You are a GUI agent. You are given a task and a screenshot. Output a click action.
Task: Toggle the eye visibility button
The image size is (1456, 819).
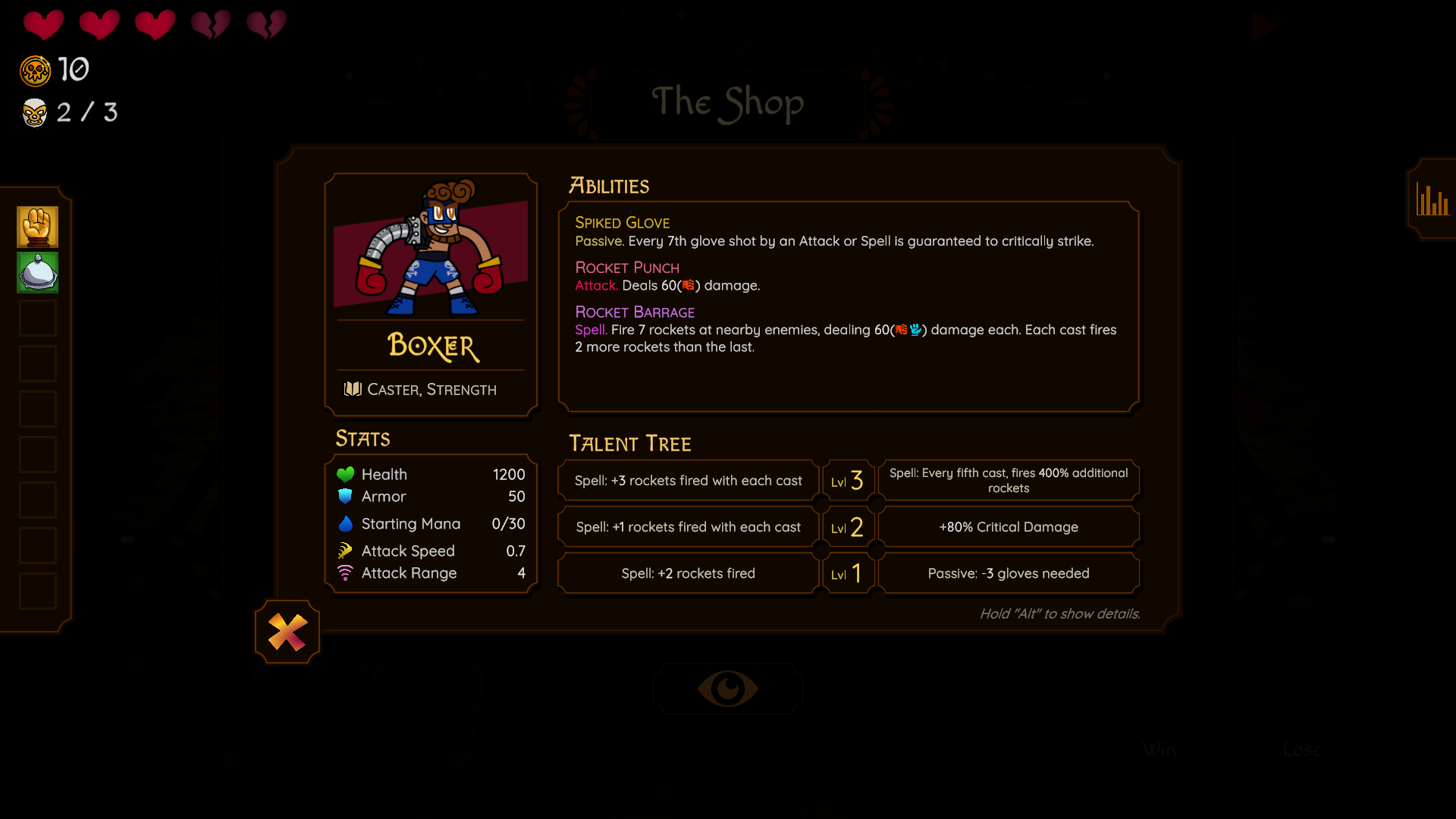(x=727, y=689)
